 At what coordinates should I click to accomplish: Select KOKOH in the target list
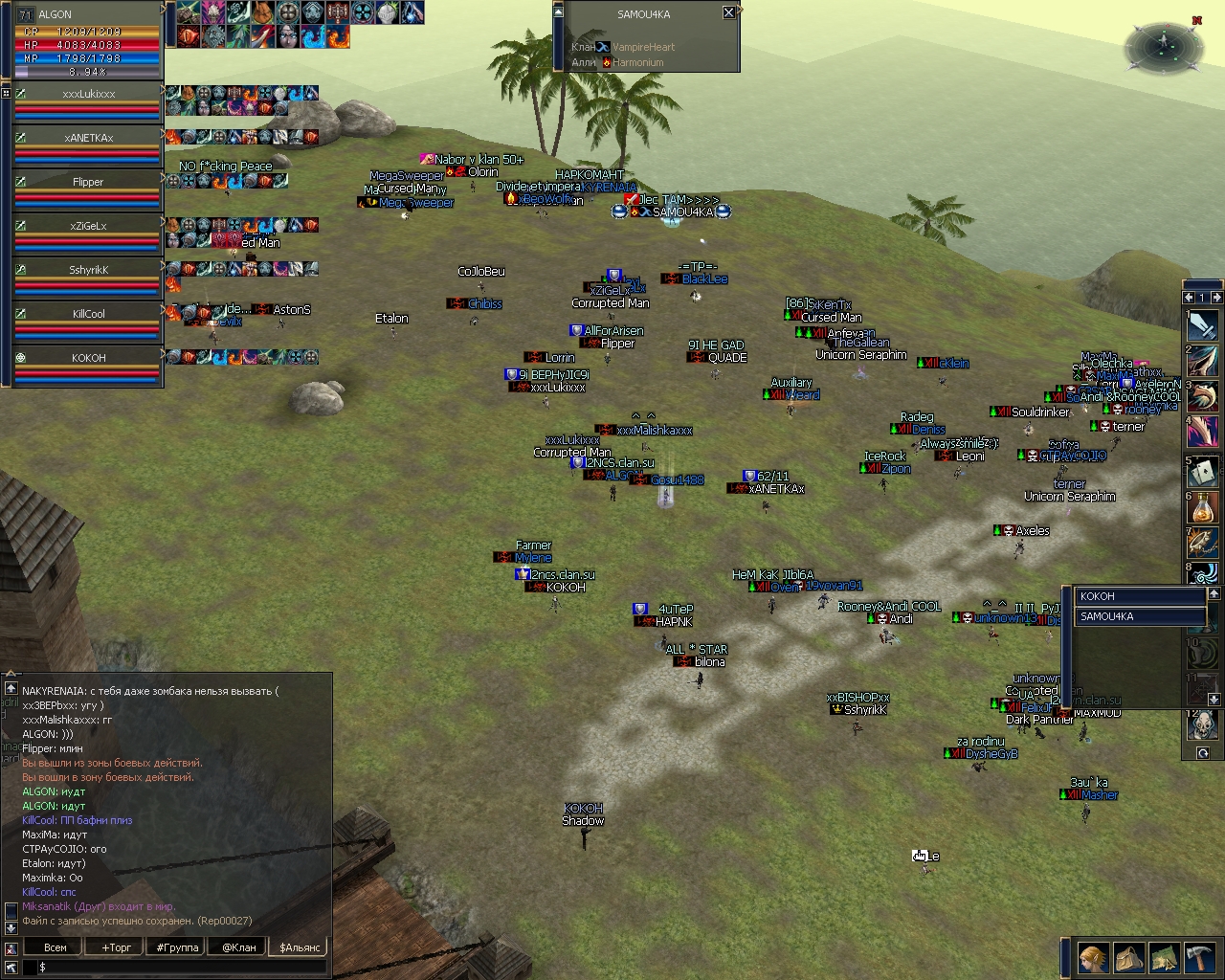[1137, 596]
